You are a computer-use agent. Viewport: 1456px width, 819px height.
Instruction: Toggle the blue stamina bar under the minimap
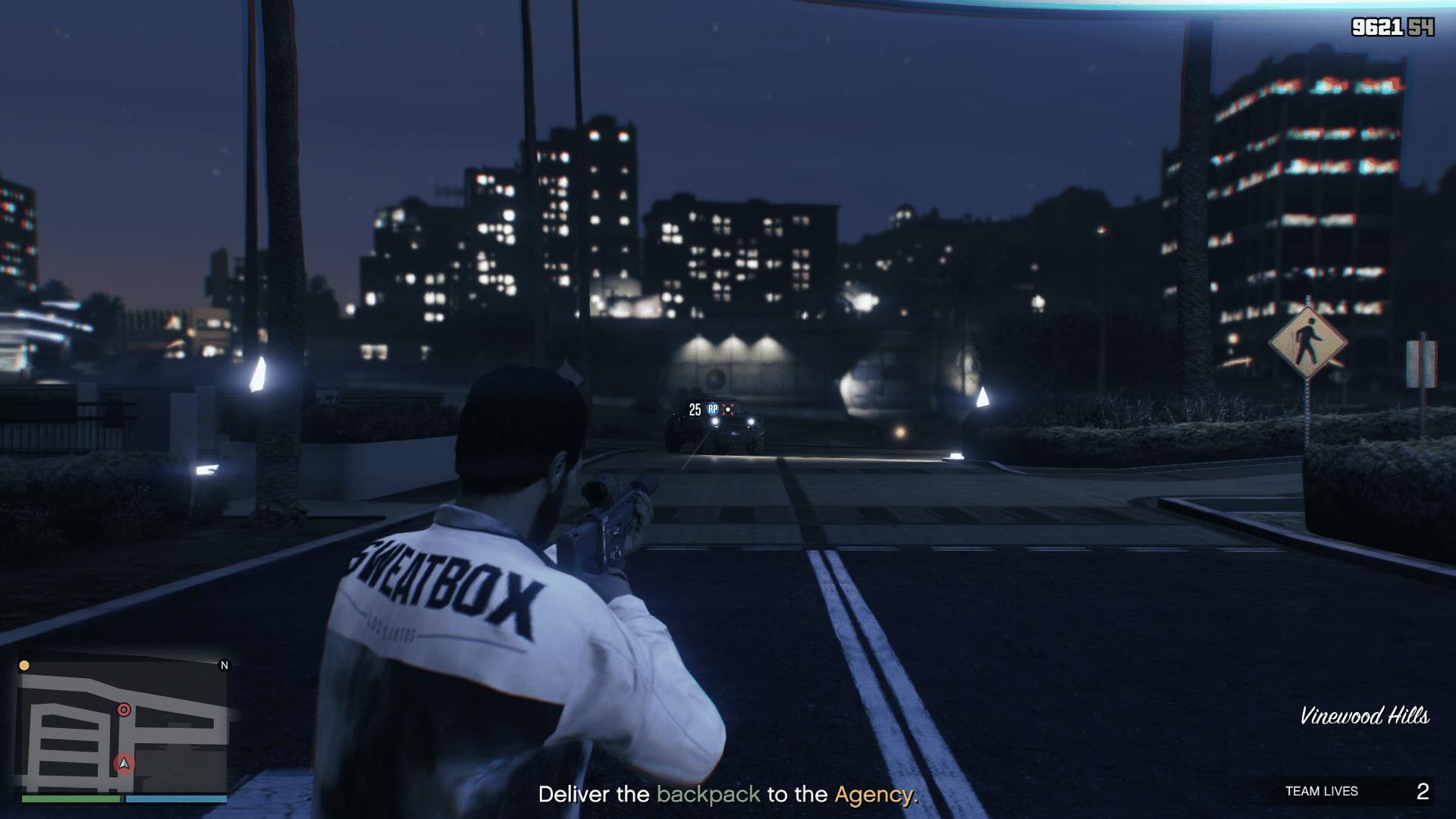(x=176, y=799)
